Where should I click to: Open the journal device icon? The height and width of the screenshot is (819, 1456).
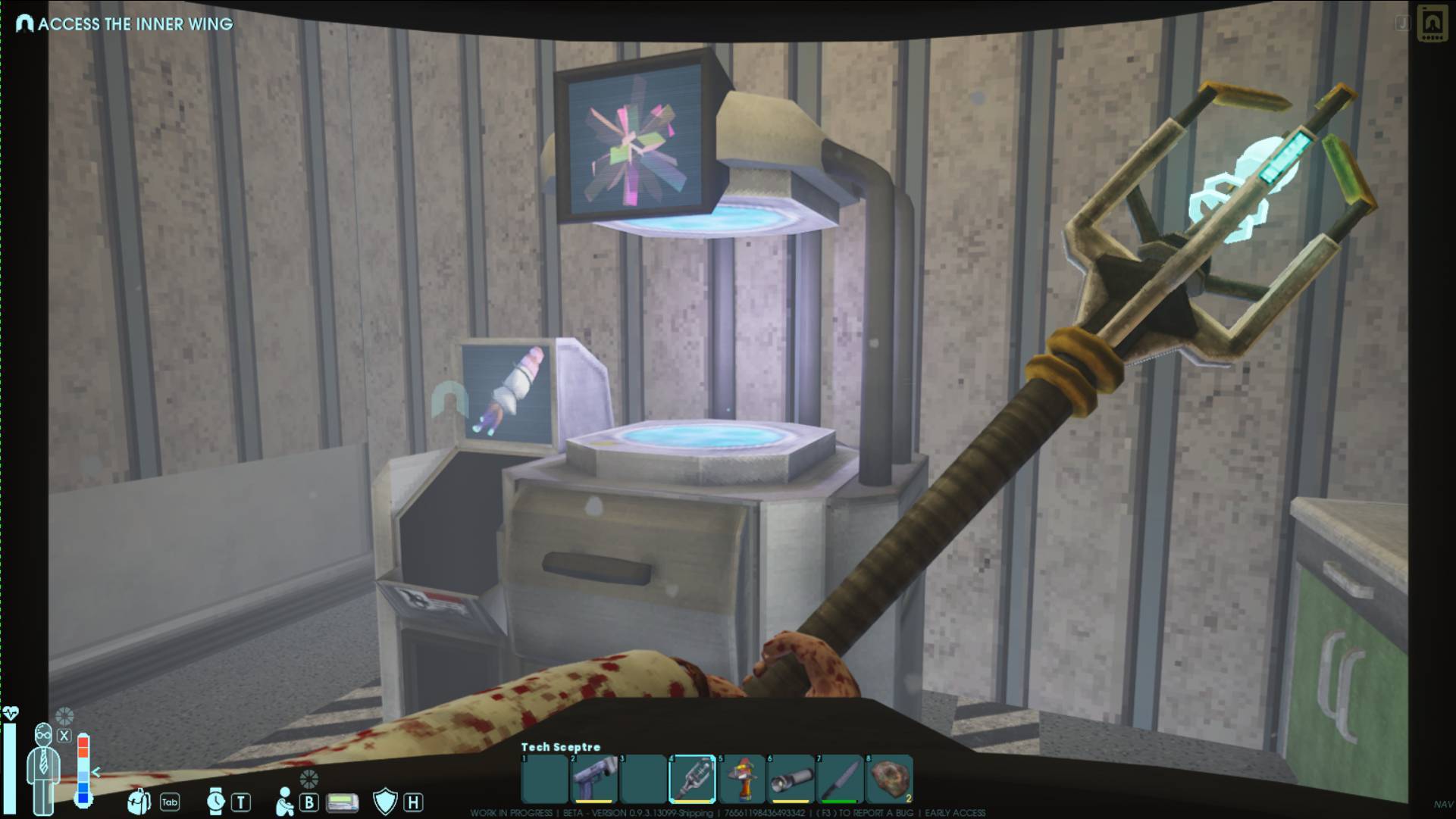[x=1431, y=23]
